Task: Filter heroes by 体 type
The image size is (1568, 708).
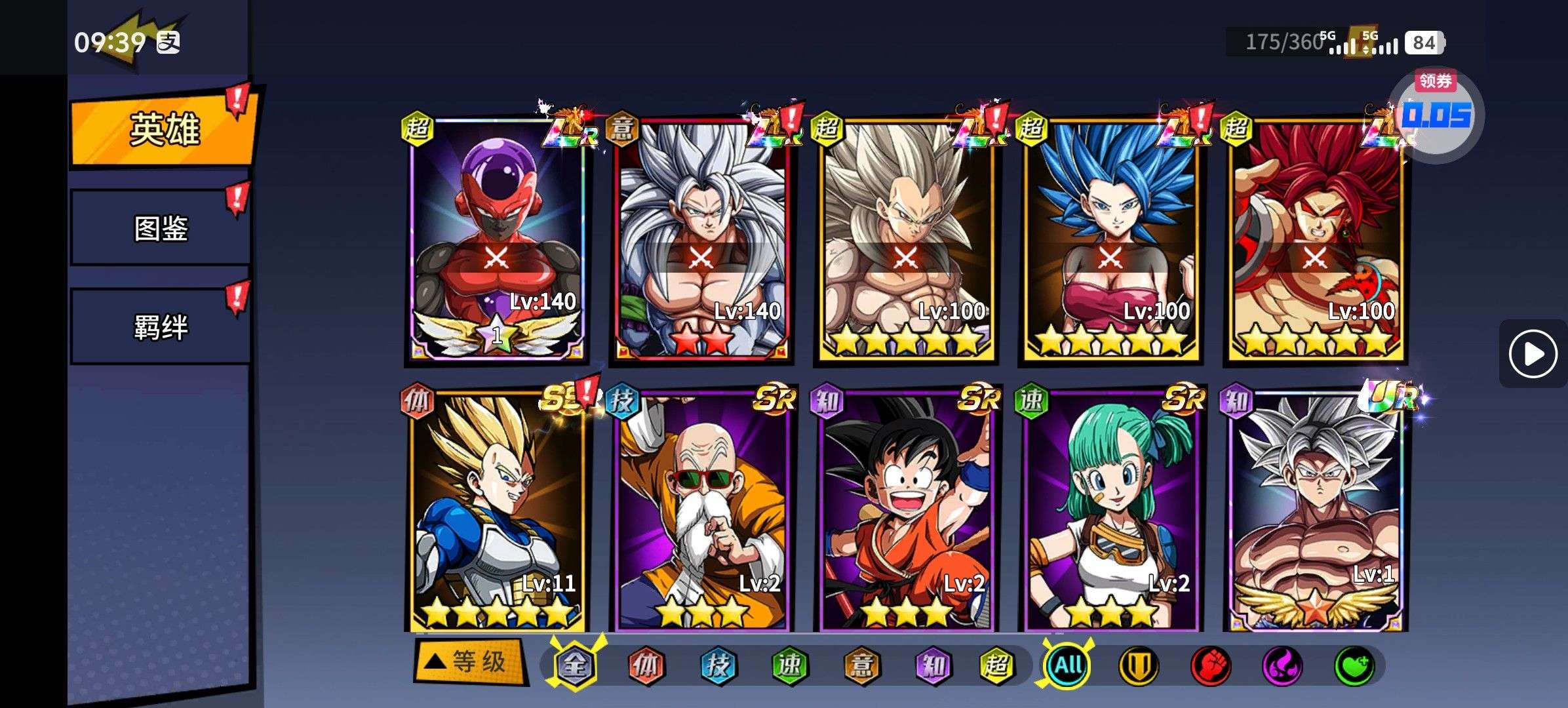Action: [646, 666]
